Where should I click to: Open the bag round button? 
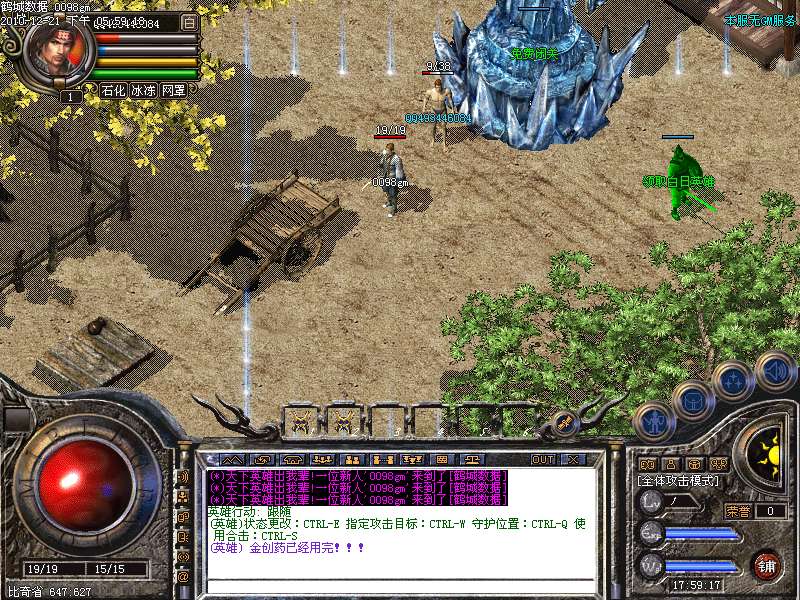coord(691,400)
